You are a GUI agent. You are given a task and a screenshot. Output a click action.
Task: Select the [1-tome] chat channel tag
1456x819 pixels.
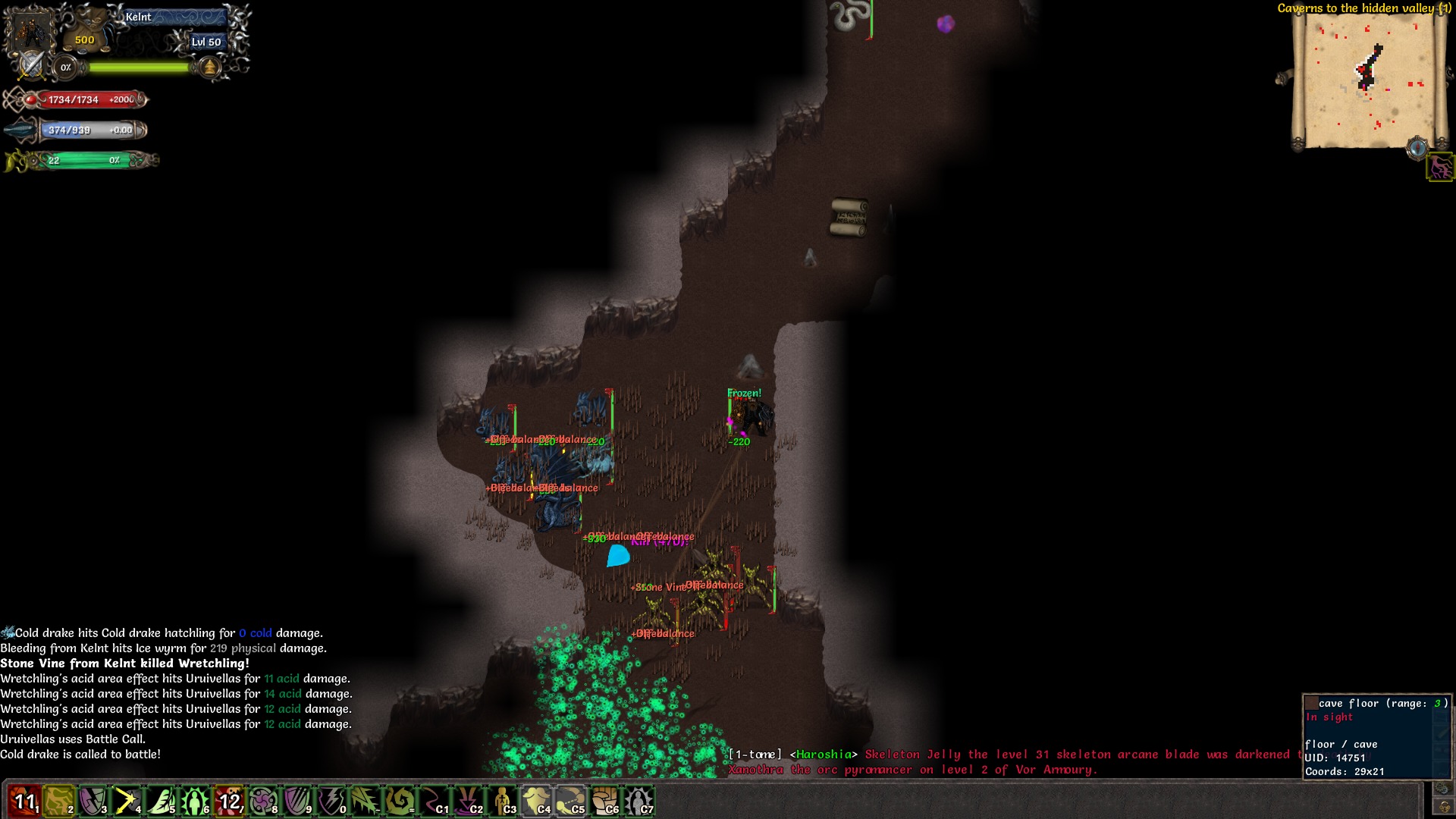pos(755,754)
